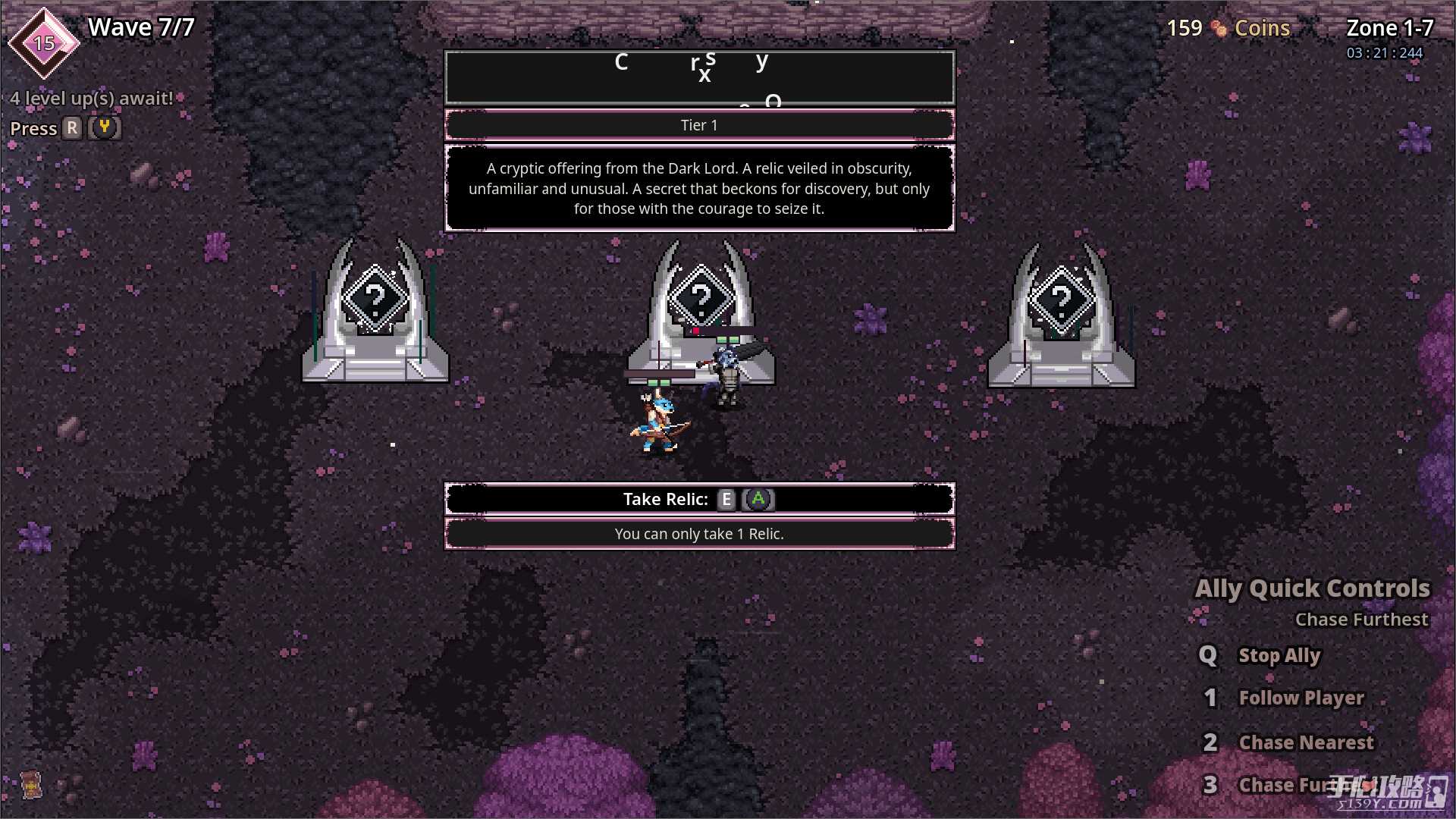This screenshot has height=819, width=1456.
Task: Set ally to Chase Nearest
Action: 1305,742
